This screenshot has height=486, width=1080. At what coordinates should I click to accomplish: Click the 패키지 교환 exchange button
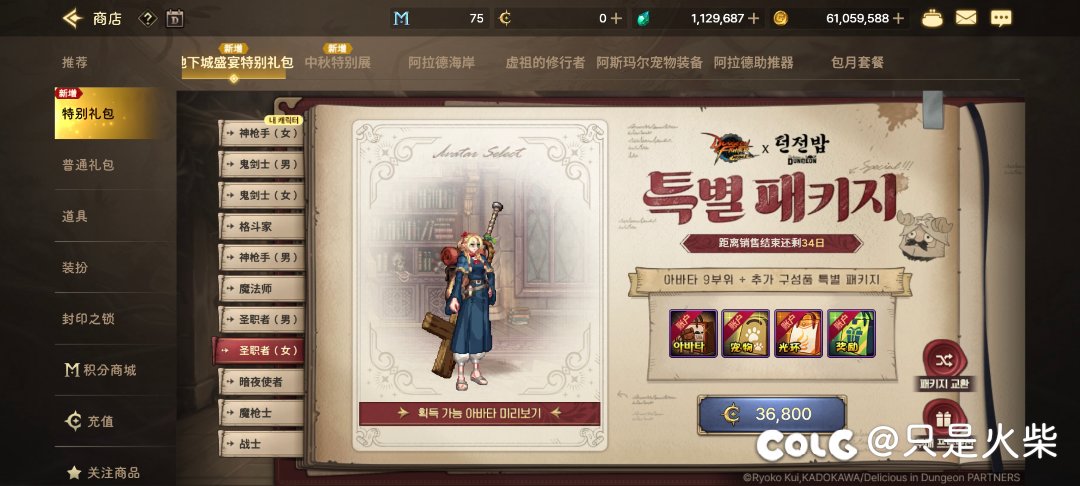tap(944, 367)
